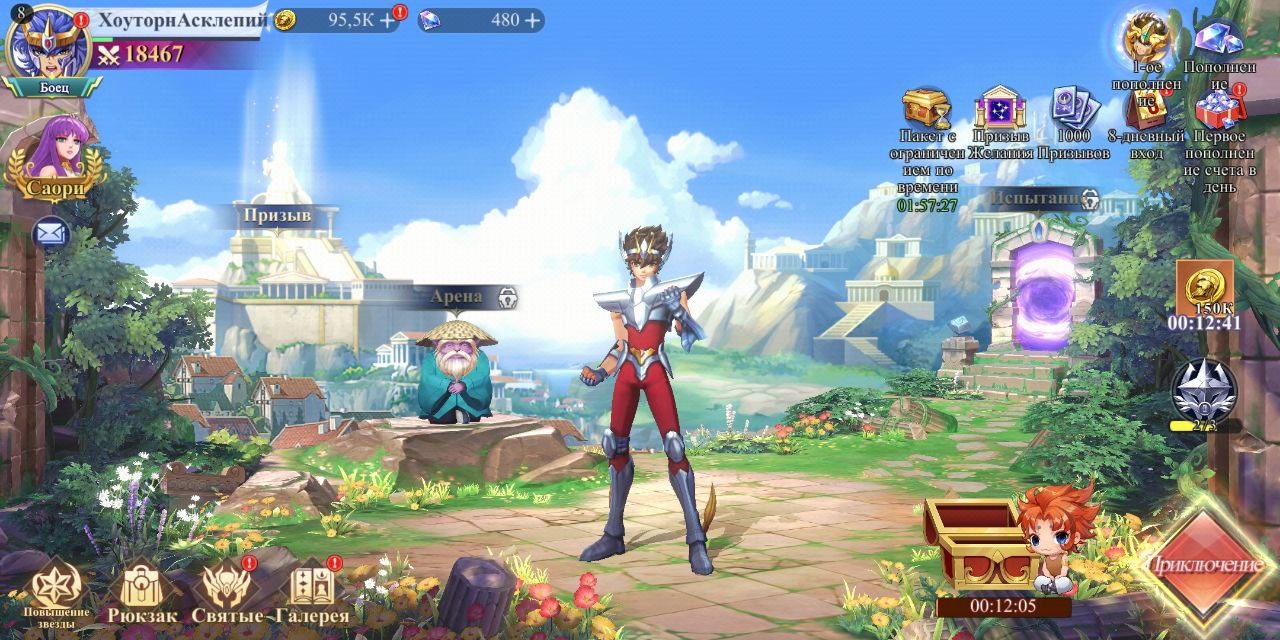Open the 1-ое пополнение first top-up offer
This screenshot has width=1280, height=640.
coord(1146,40)
